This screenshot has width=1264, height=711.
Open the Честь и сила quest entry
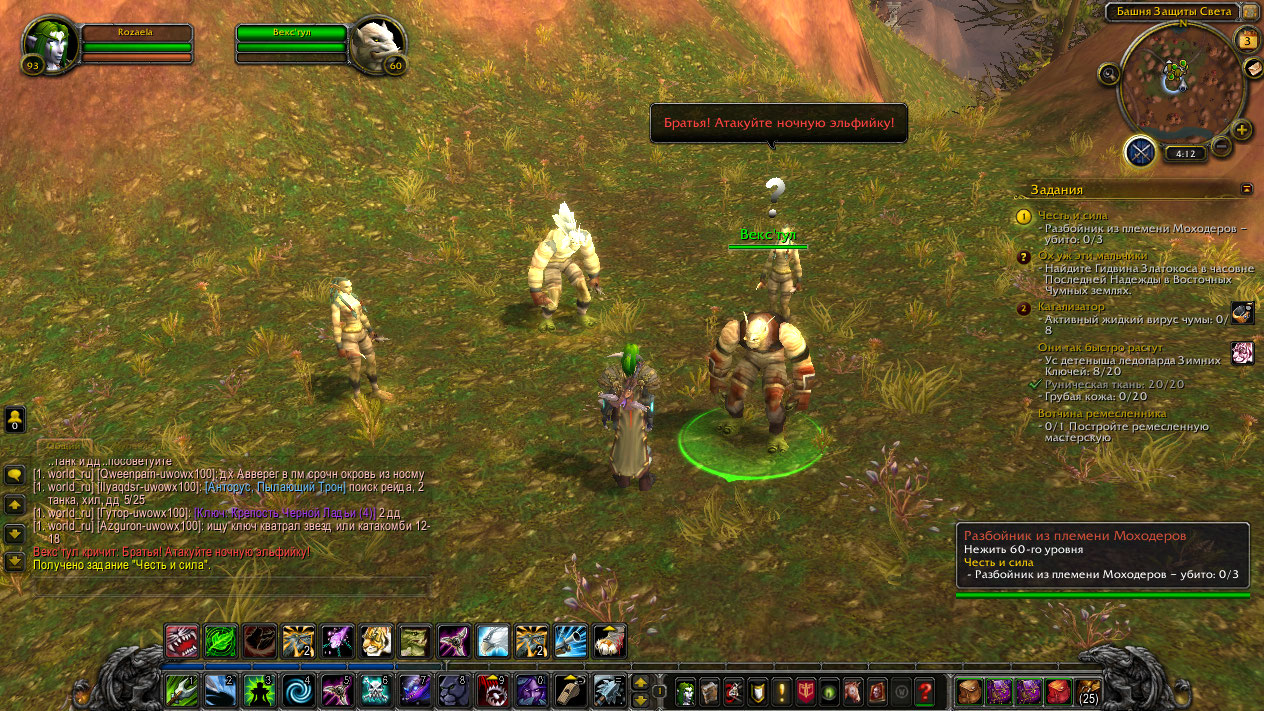point(1072,215)
